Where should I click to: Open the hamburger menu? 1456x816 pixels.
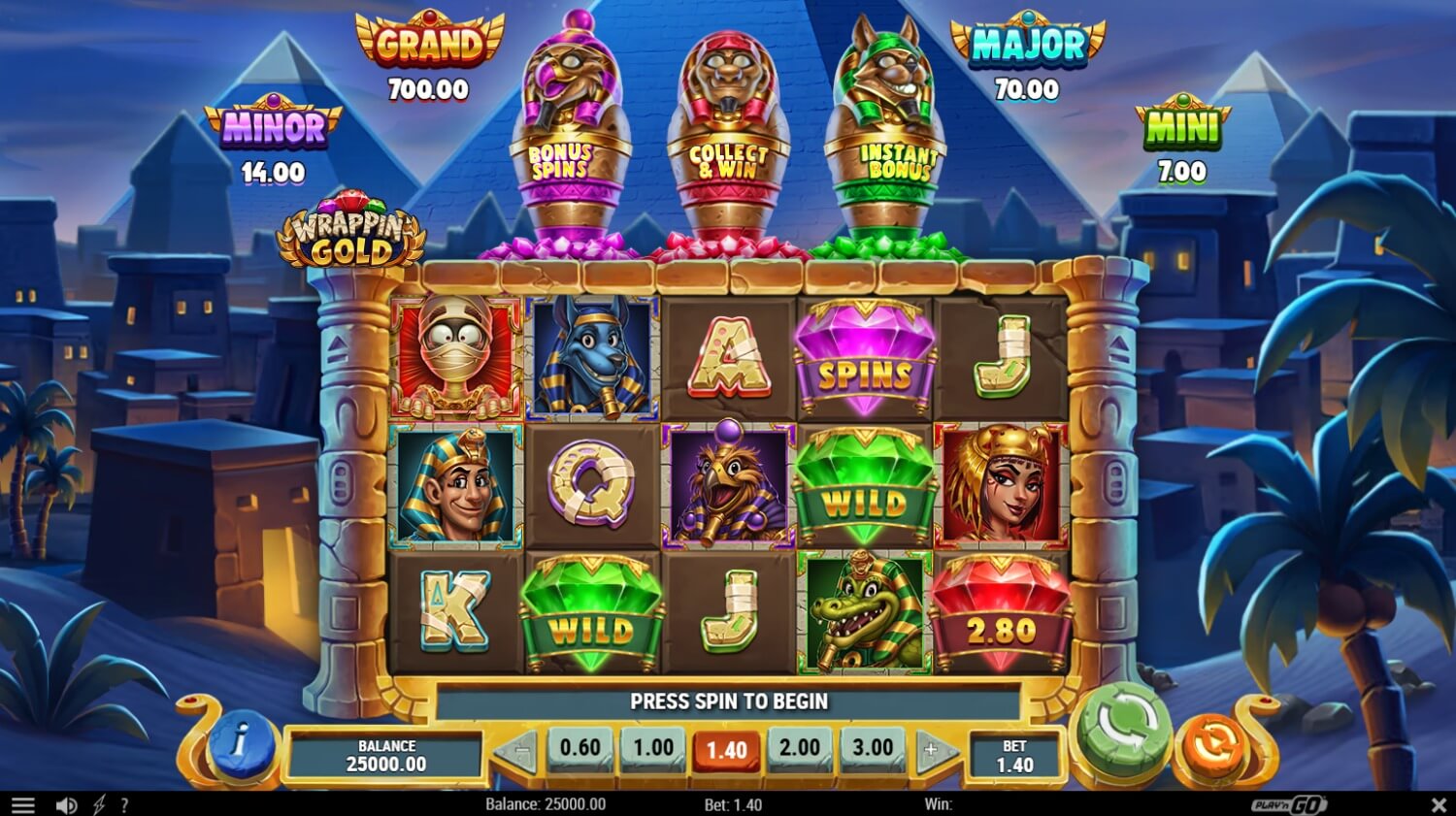[21, 803]
